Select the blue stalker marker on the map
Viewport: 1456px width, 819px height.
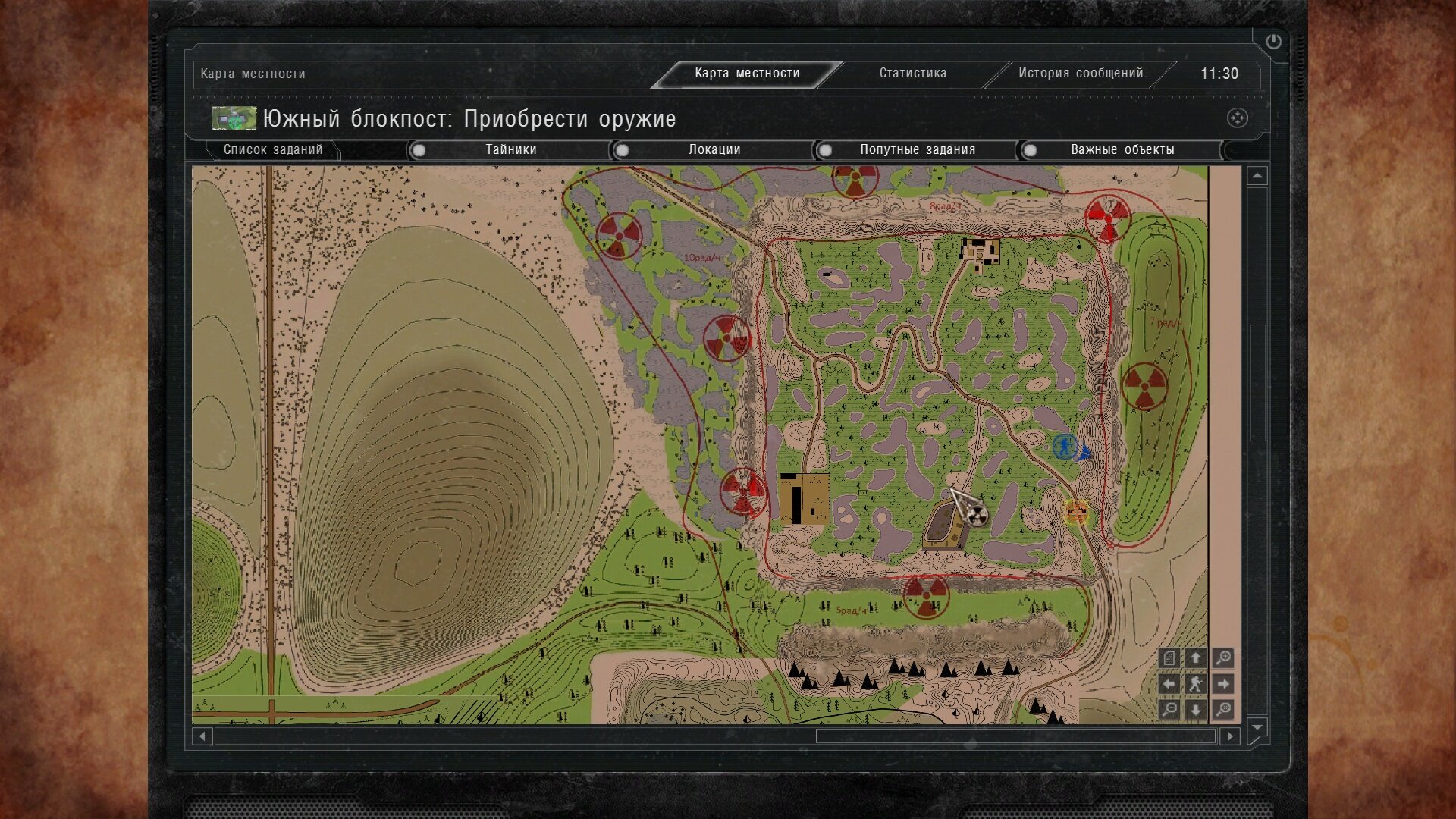tap(1065, 447)
